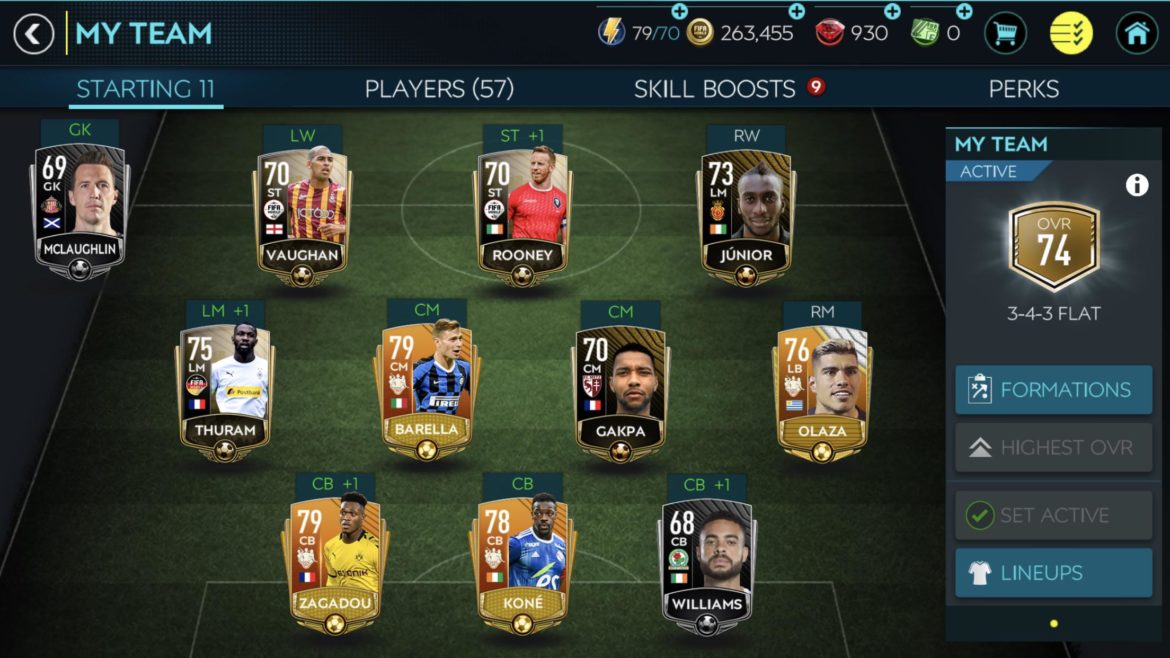Screen dimensions: 1170x658
Task: Open the Formations menu
Action: (x=1053, y=390)
